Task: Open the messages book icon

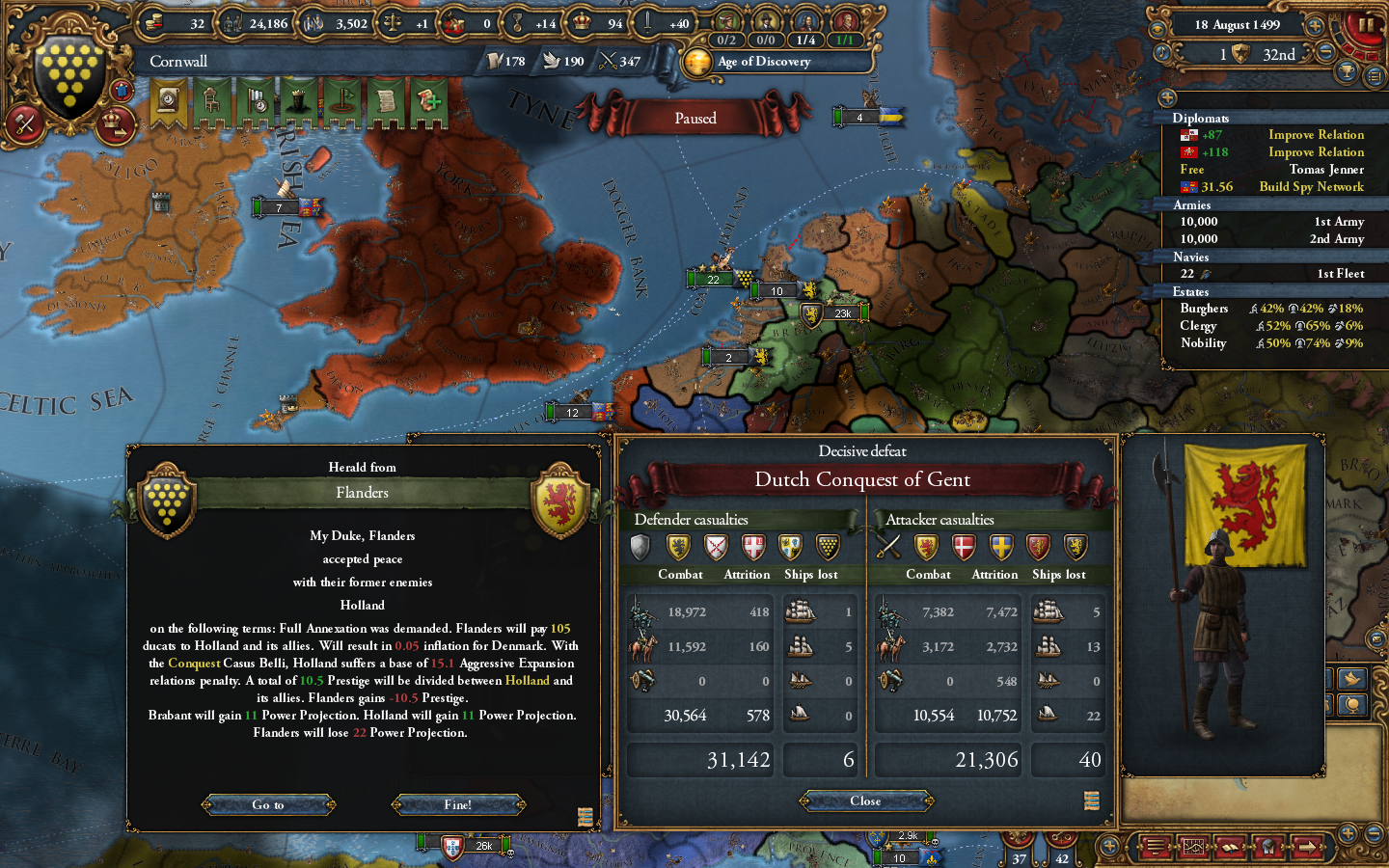Action: [1230, 847]
